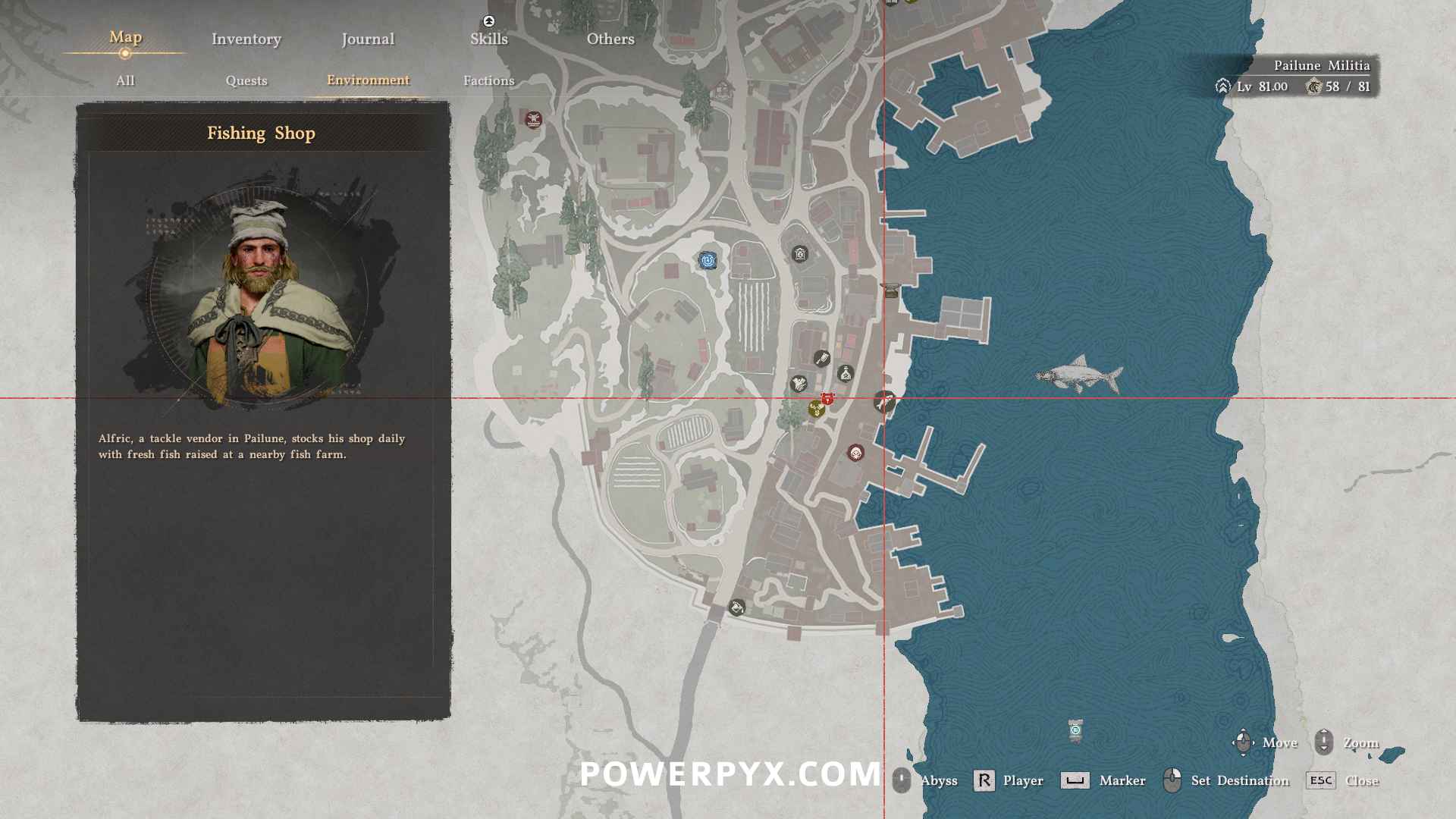Screen dimensions: 1456x819
Task: Click the olive green map marker
Action: (x=816, y=409)
